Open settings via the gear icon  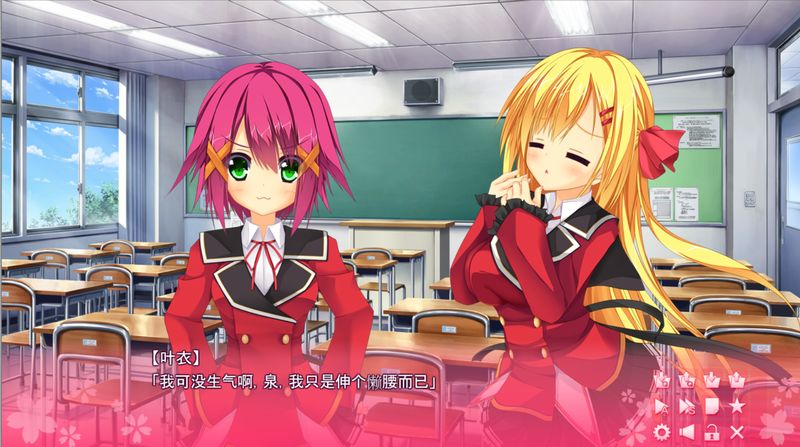click(x=660, y=432)
